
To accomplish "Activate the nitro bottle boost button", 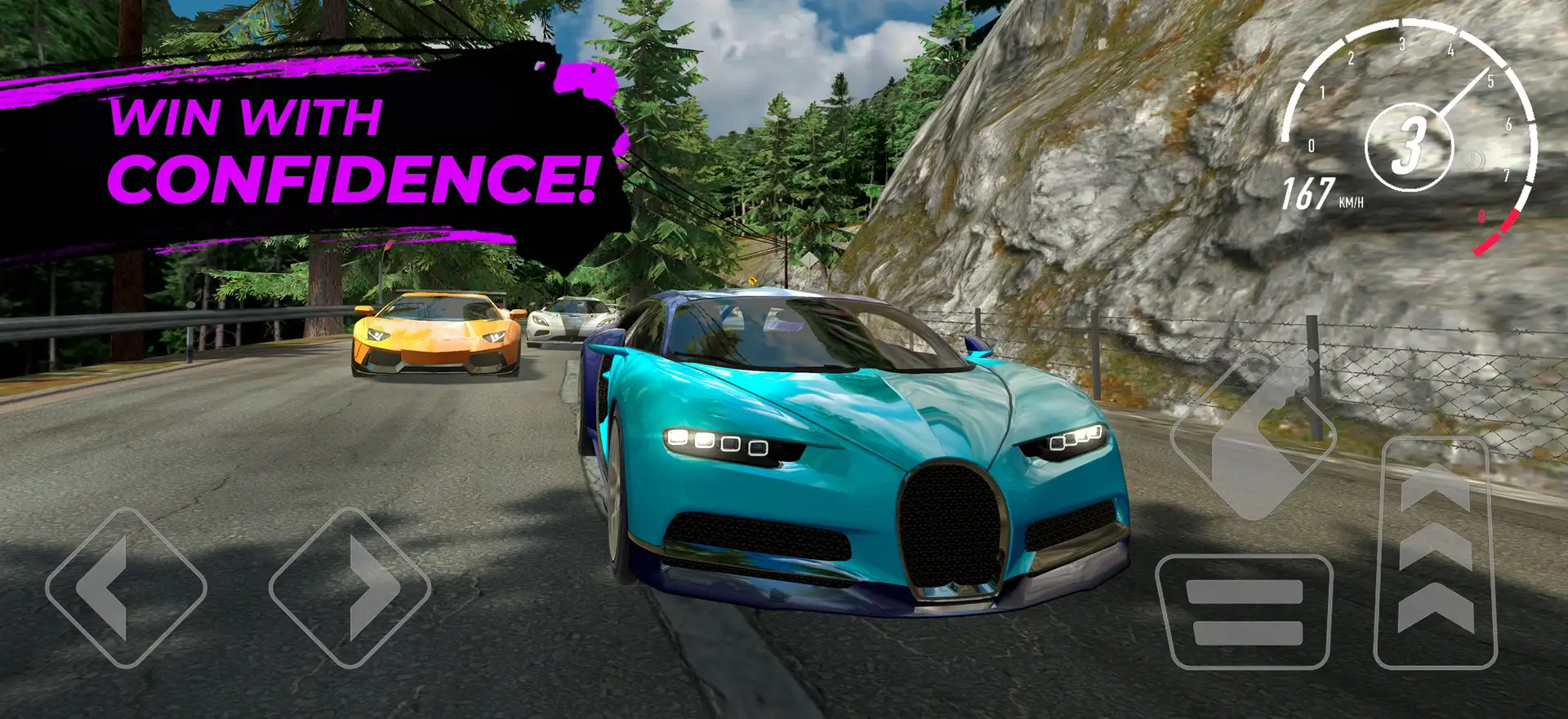I will point(1253,435).
